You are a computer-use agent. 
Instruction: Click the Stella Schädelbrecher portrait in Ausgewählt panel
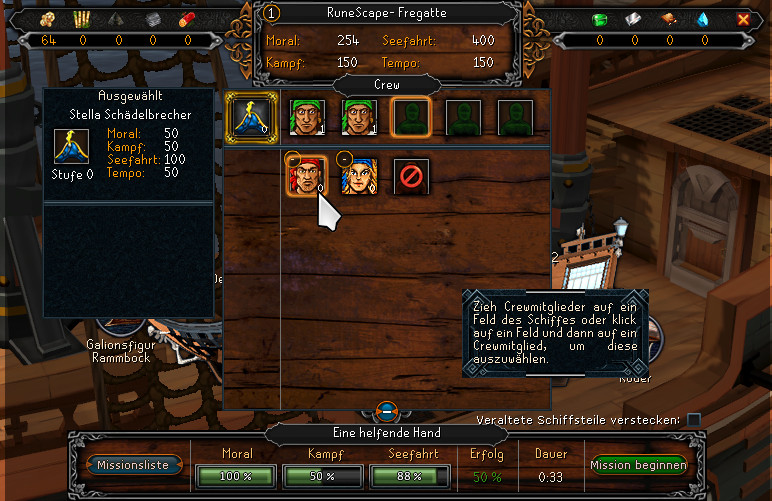[x=71, y=148]
